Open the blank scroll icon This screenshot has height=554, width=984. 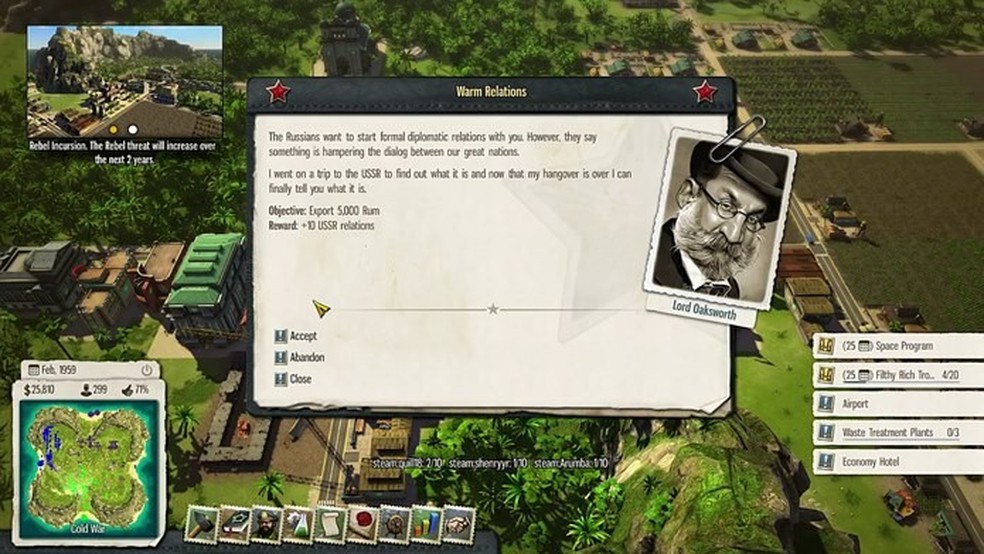click(x=331, y=523)
